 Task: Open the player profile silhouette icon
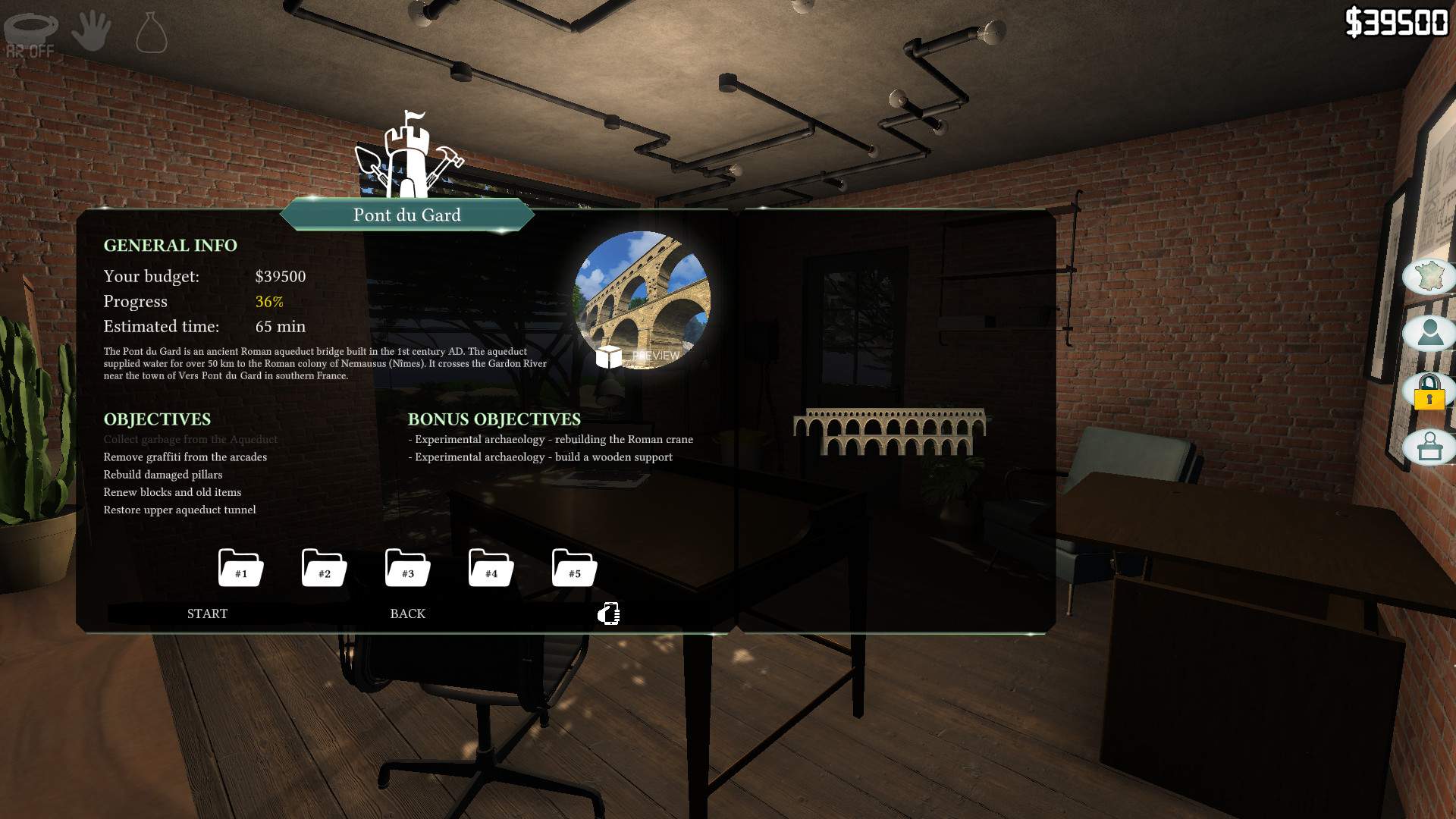pos(1429,333)
